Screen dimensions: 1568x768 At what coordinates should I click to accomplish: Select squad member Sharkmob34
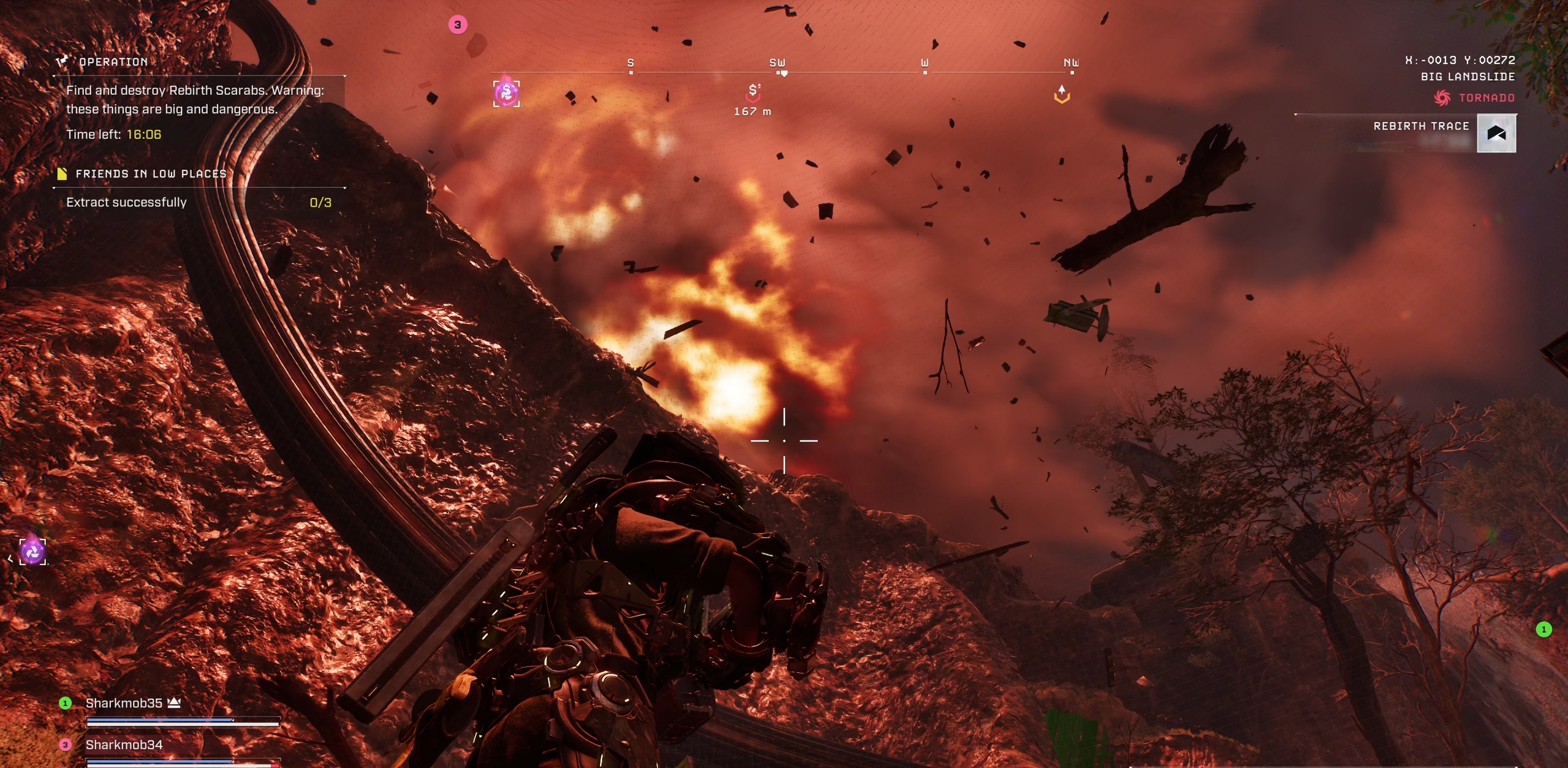click(x=124, y=745)
